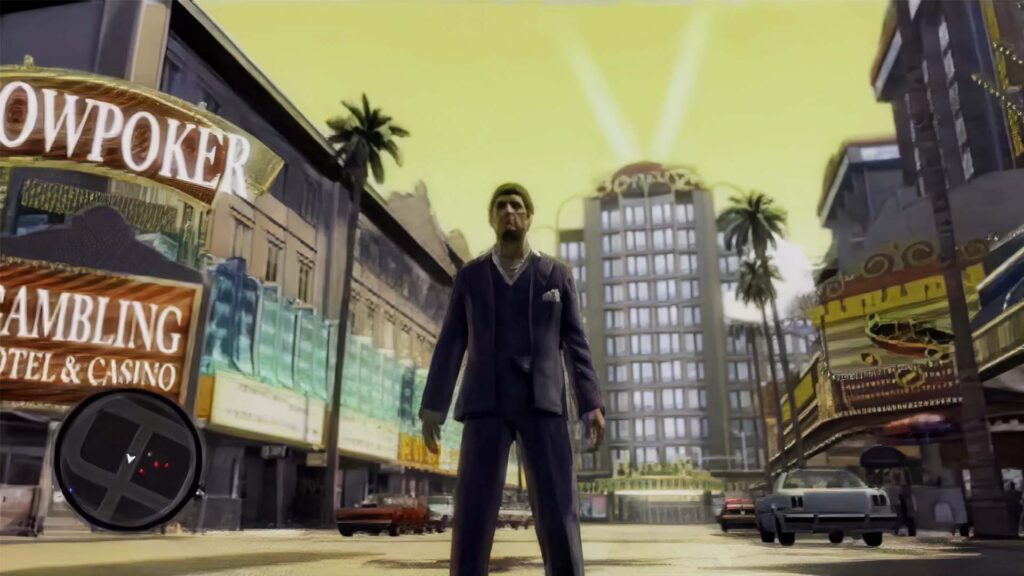The height and width of the screenshot is (576, 1024).
Task: Click the circular minimap
Action: coord(128,459)
